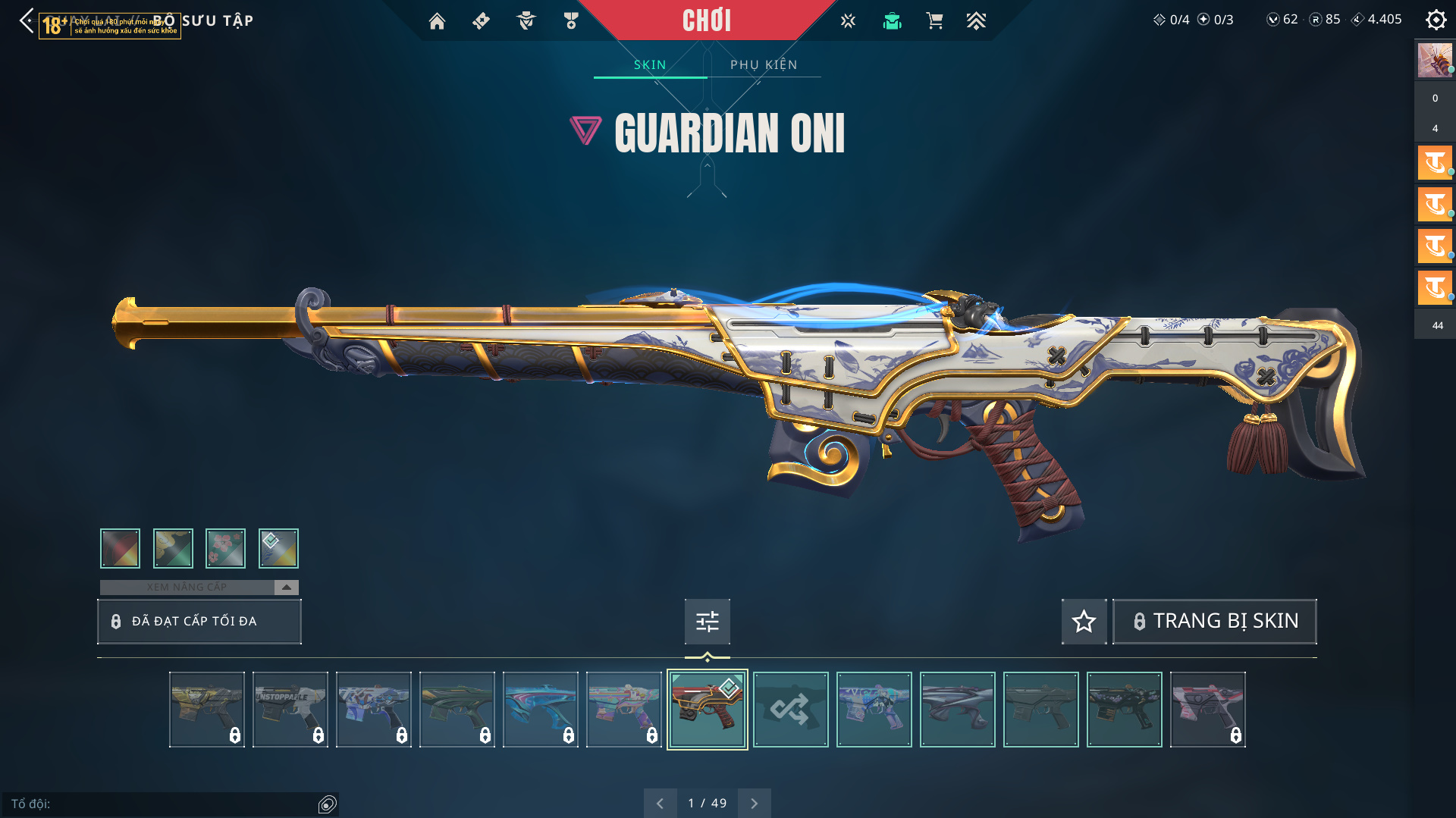Switch to the PHỤ KIỆN tab
The height and width of the screenshot is (818, 1456).
(x=764, y=64)
